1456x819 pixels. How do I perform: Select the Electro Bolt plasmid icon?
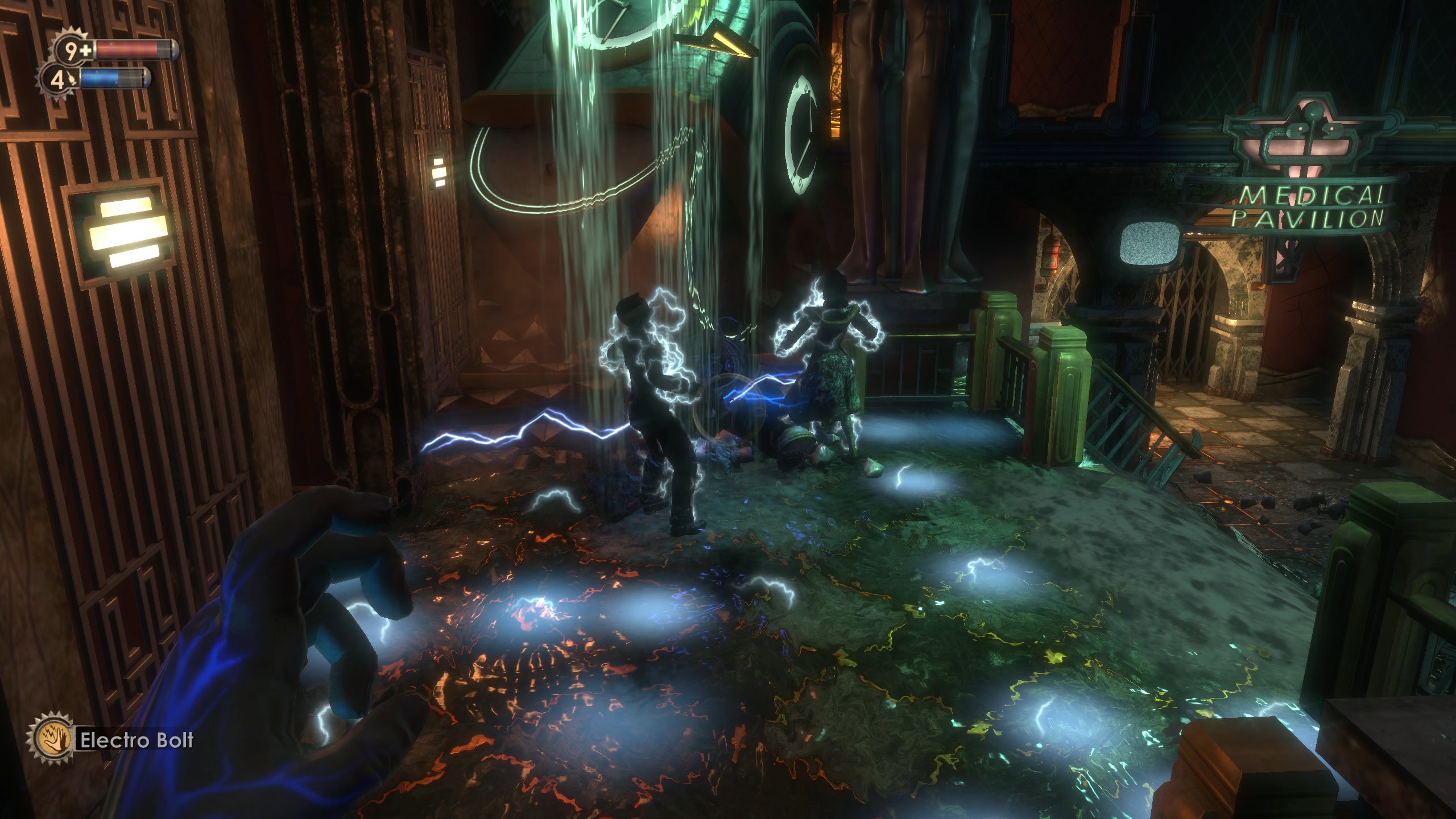[53, 739]
